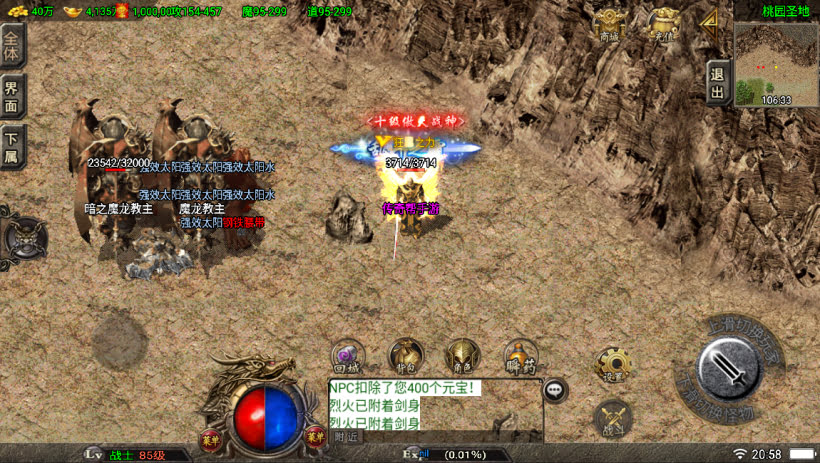
Task: Open the 桃园圣地 minimap
Action: [x=776, y=62]
